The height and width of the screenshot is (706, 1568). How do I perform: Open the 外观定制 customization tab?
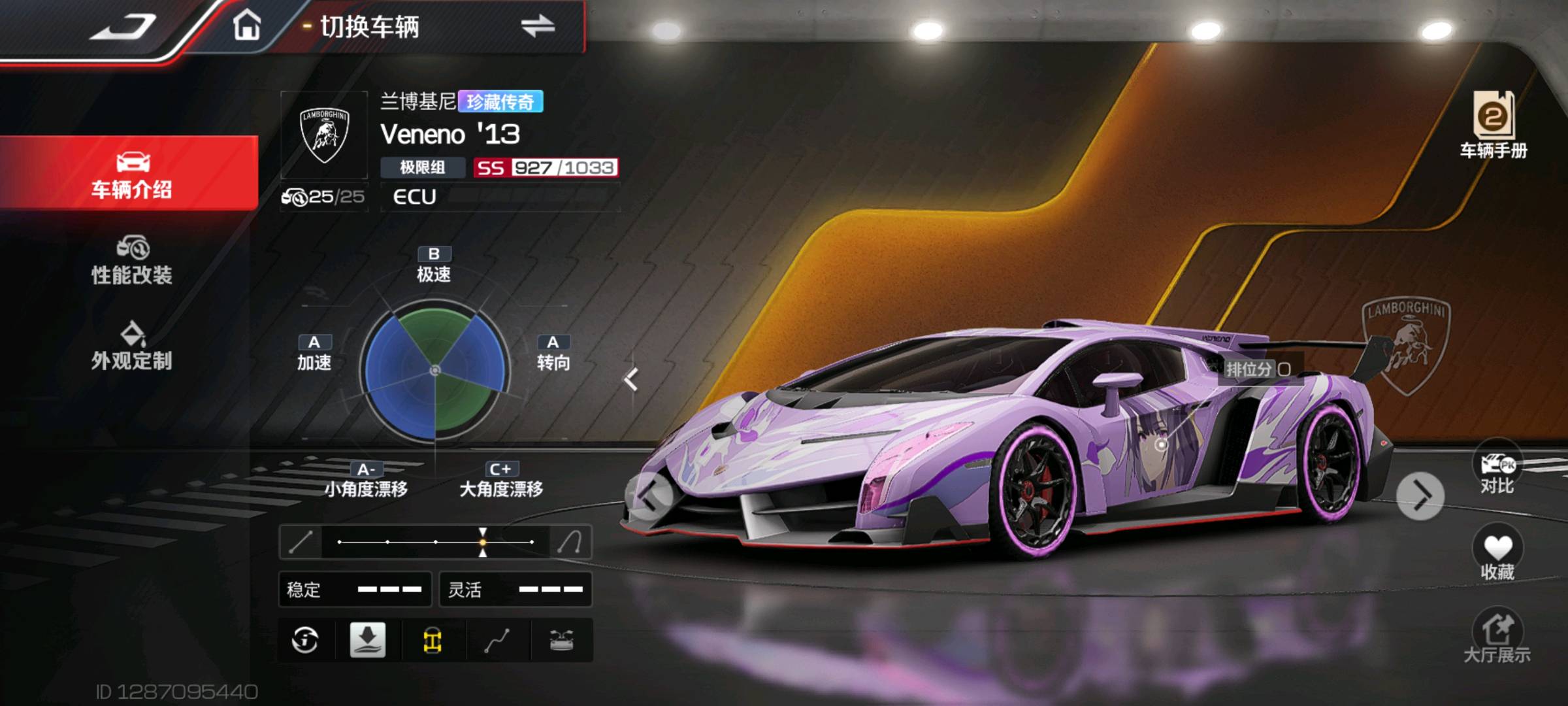pyautogui.click(x=131, y=346)
